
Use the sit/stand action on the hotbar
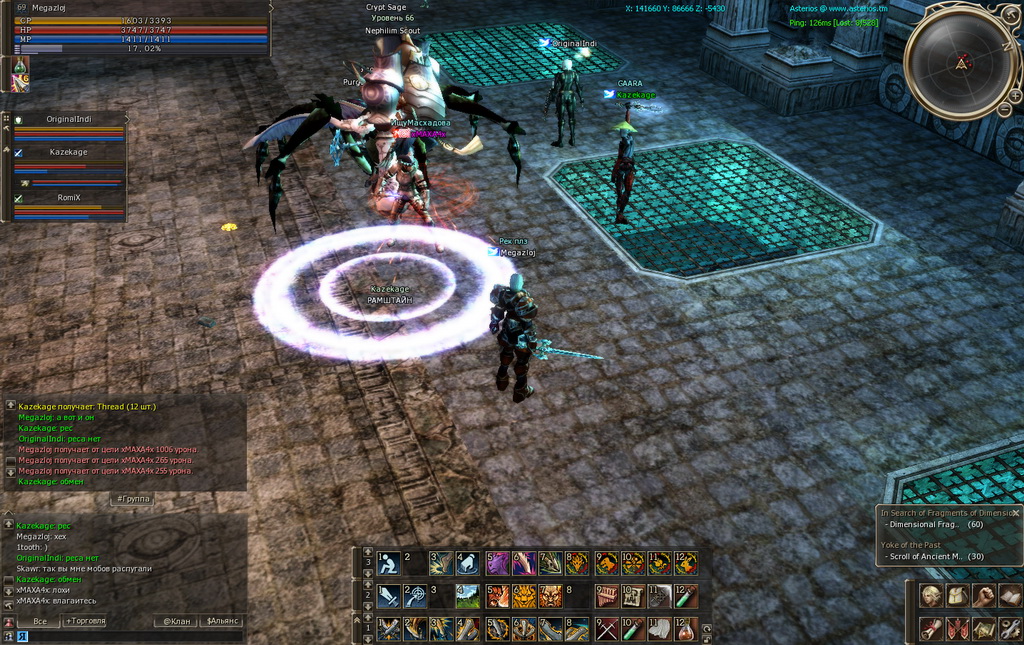coord(388,564)
